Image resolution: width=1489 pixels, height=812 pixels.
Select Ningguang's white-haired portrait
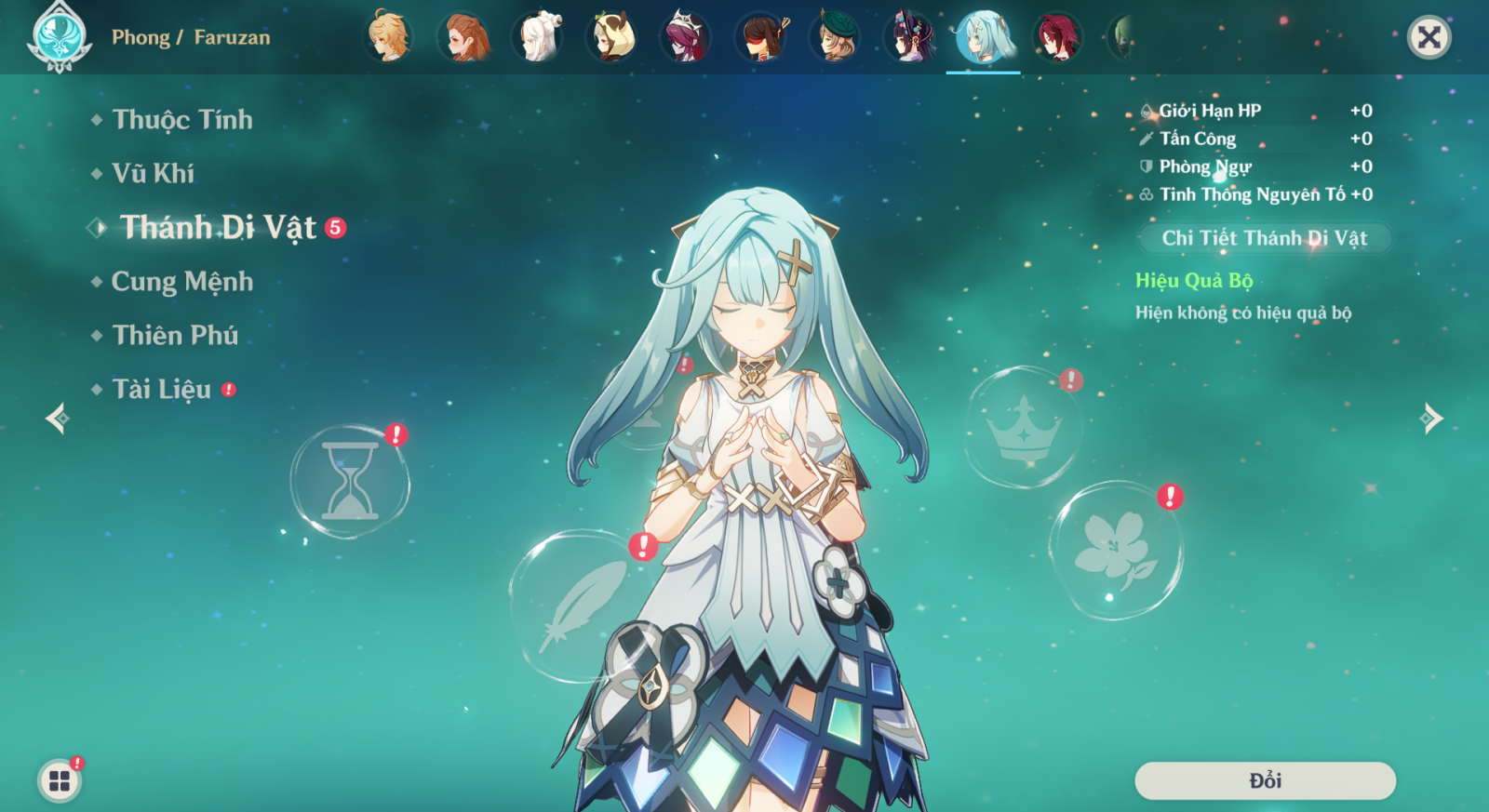tap(538, 37)
